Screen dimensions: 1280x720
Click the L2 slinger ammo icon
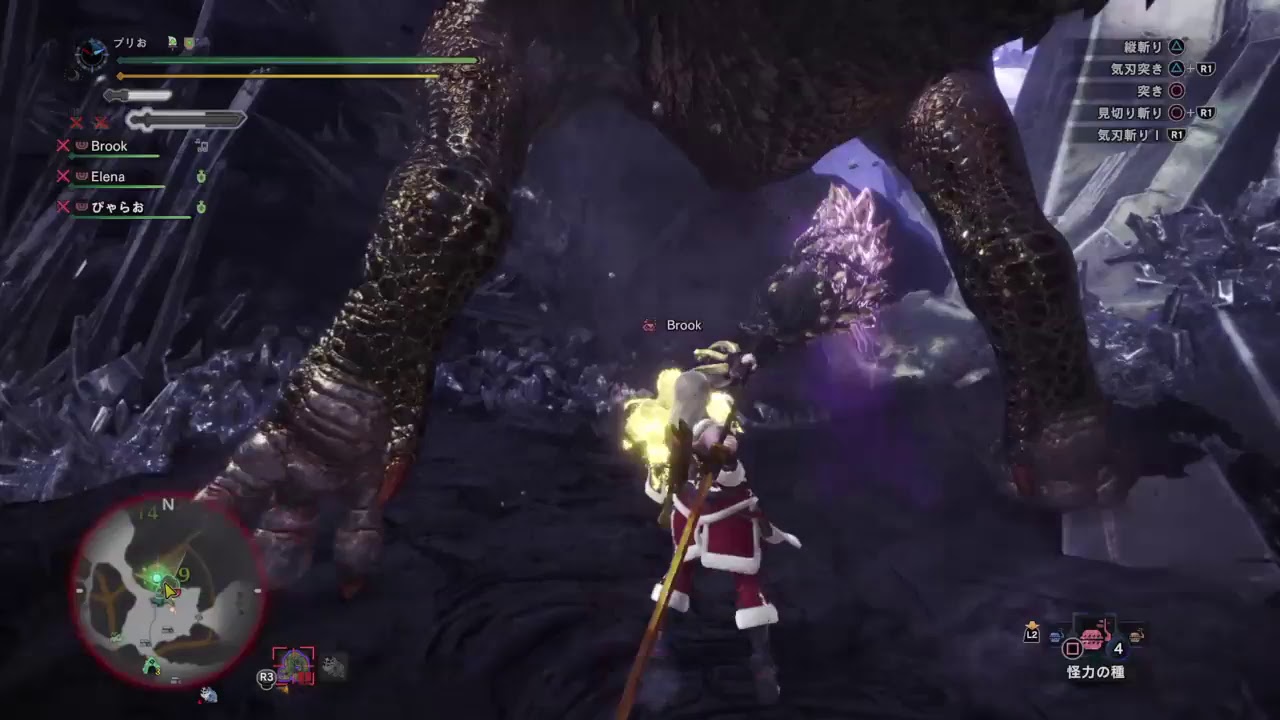click(x=1031, y=634)
